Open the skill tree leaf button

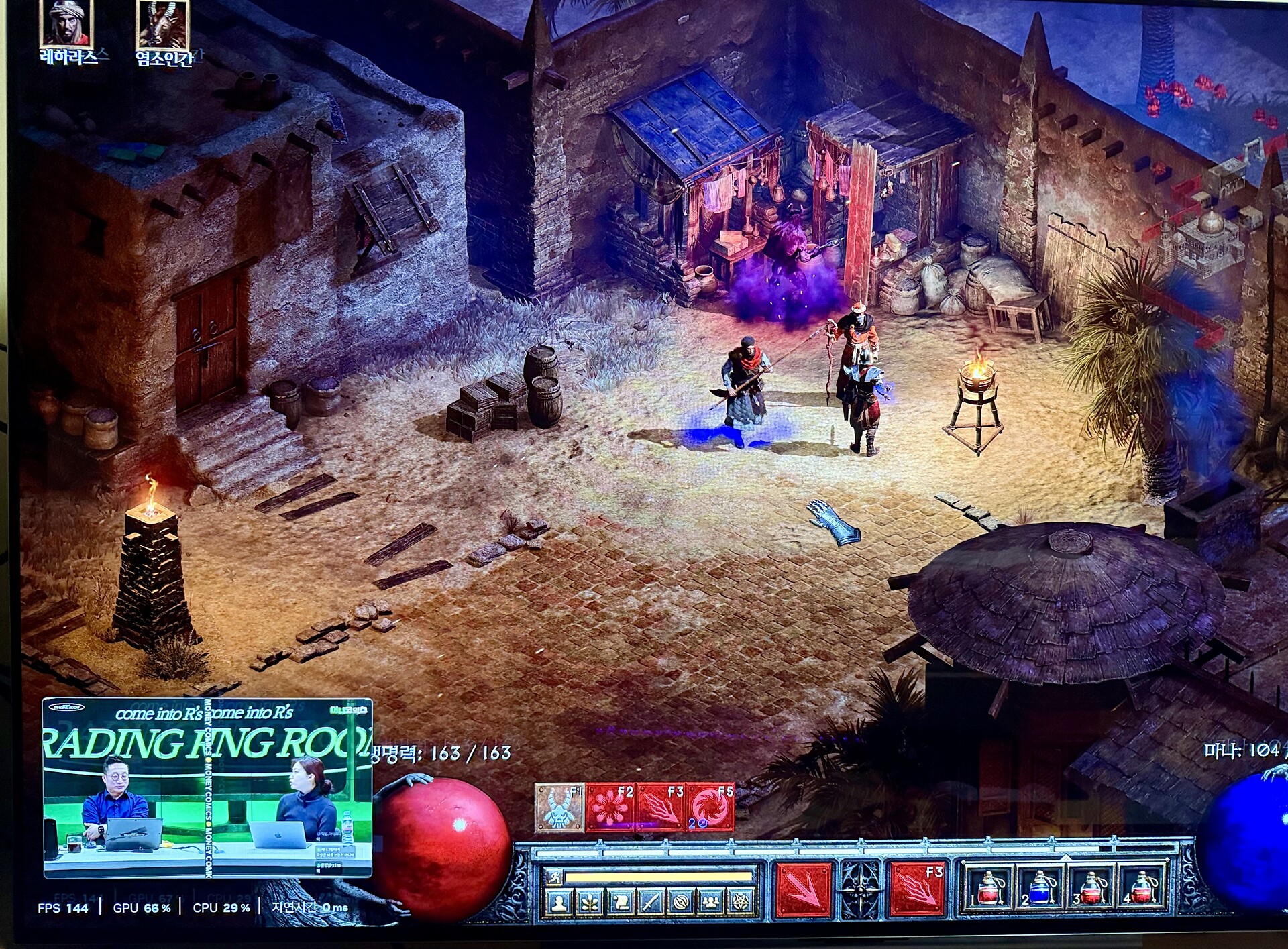tap(590, 903)
